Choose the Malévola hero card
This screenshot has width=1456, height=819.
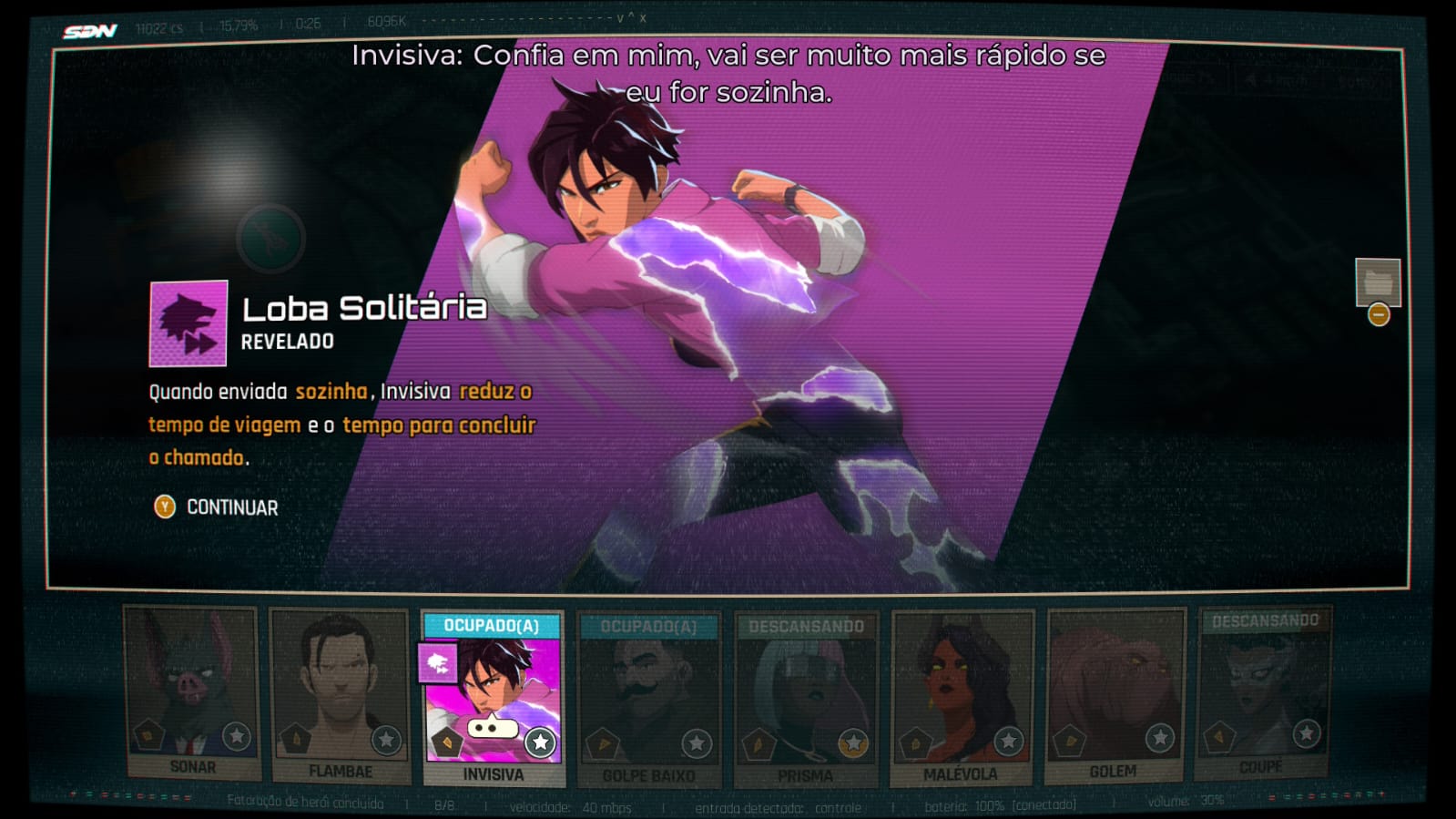click(962, 698)
